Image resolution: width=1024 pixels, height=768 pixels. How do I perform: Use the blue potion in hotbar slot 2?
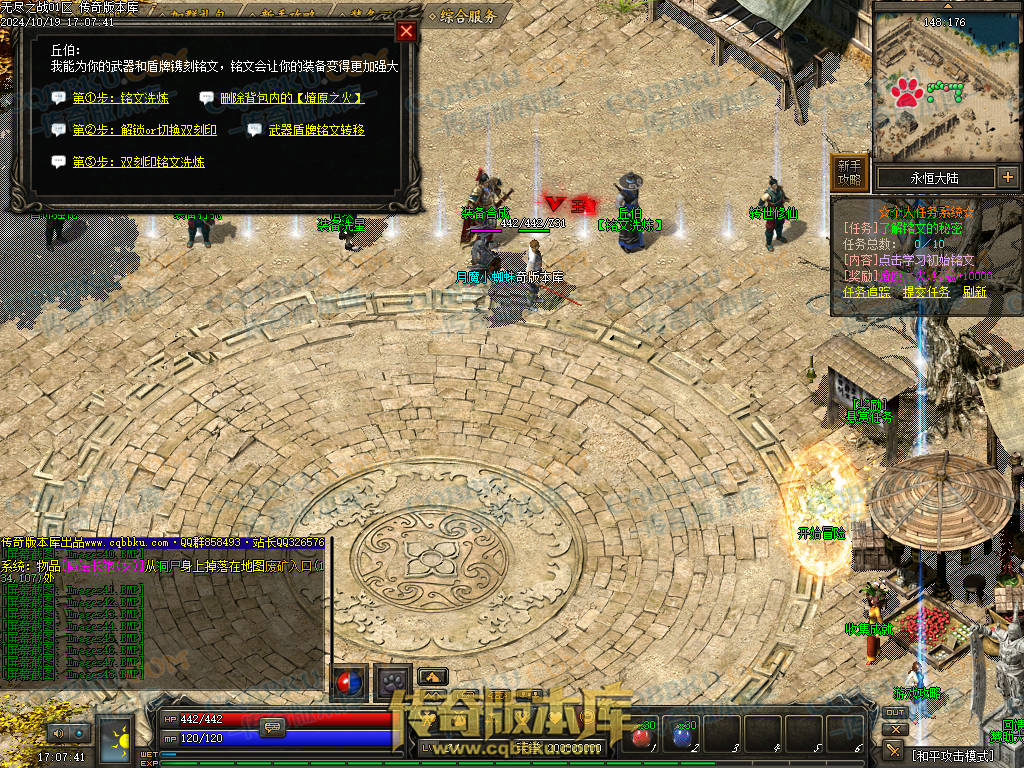coord(682,737)
